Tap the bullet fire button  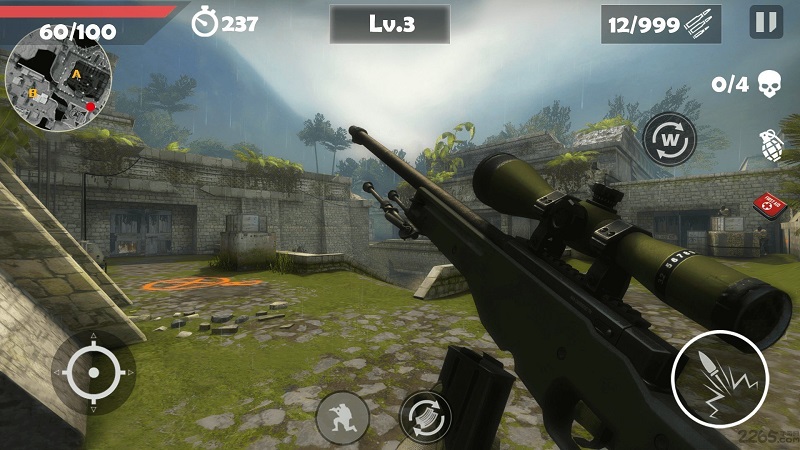point(720,380)
